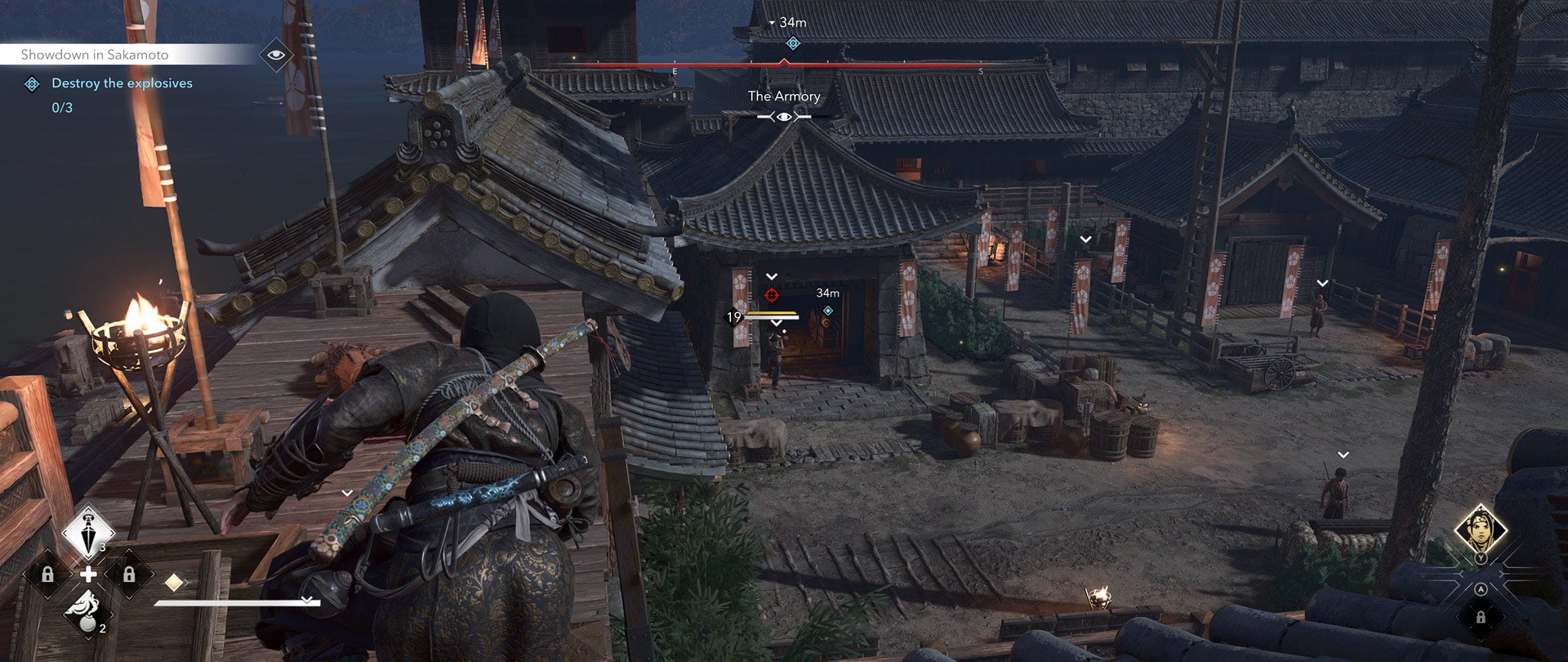Click the enemy health bar showing 19

(768, 316)
